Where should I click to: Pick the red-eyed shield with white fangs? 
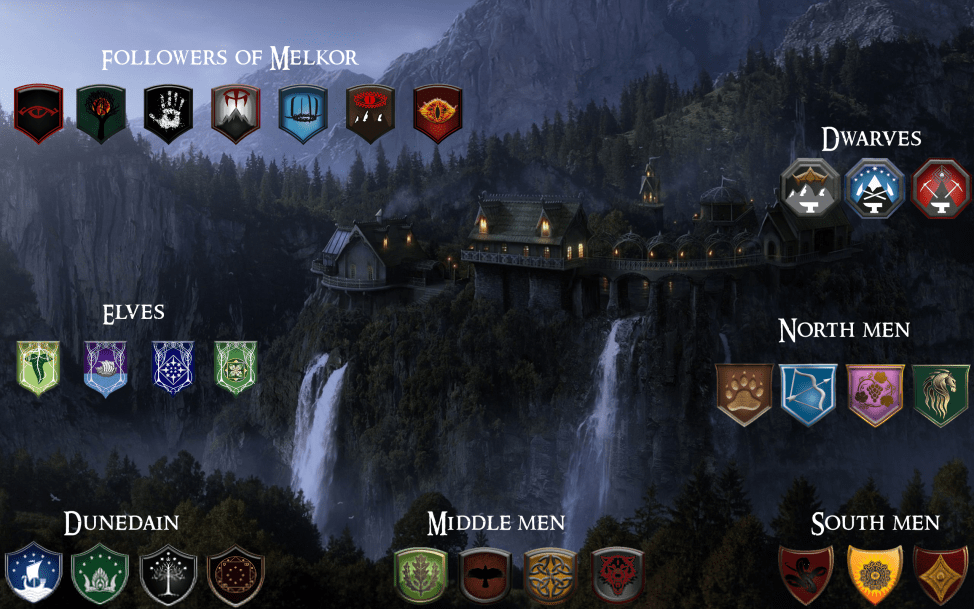370,111
